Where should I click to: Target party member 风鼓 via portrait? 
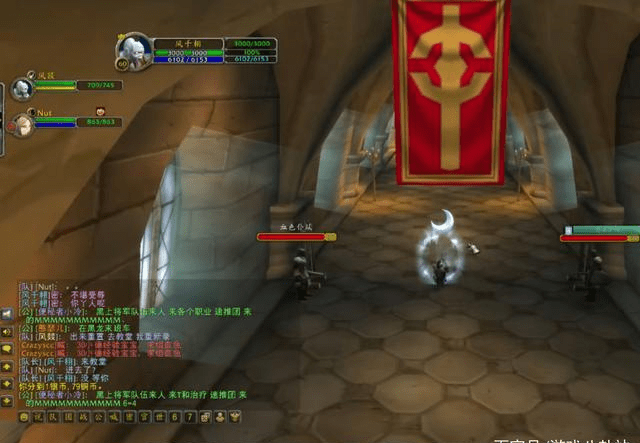click(x=21, y=89)
